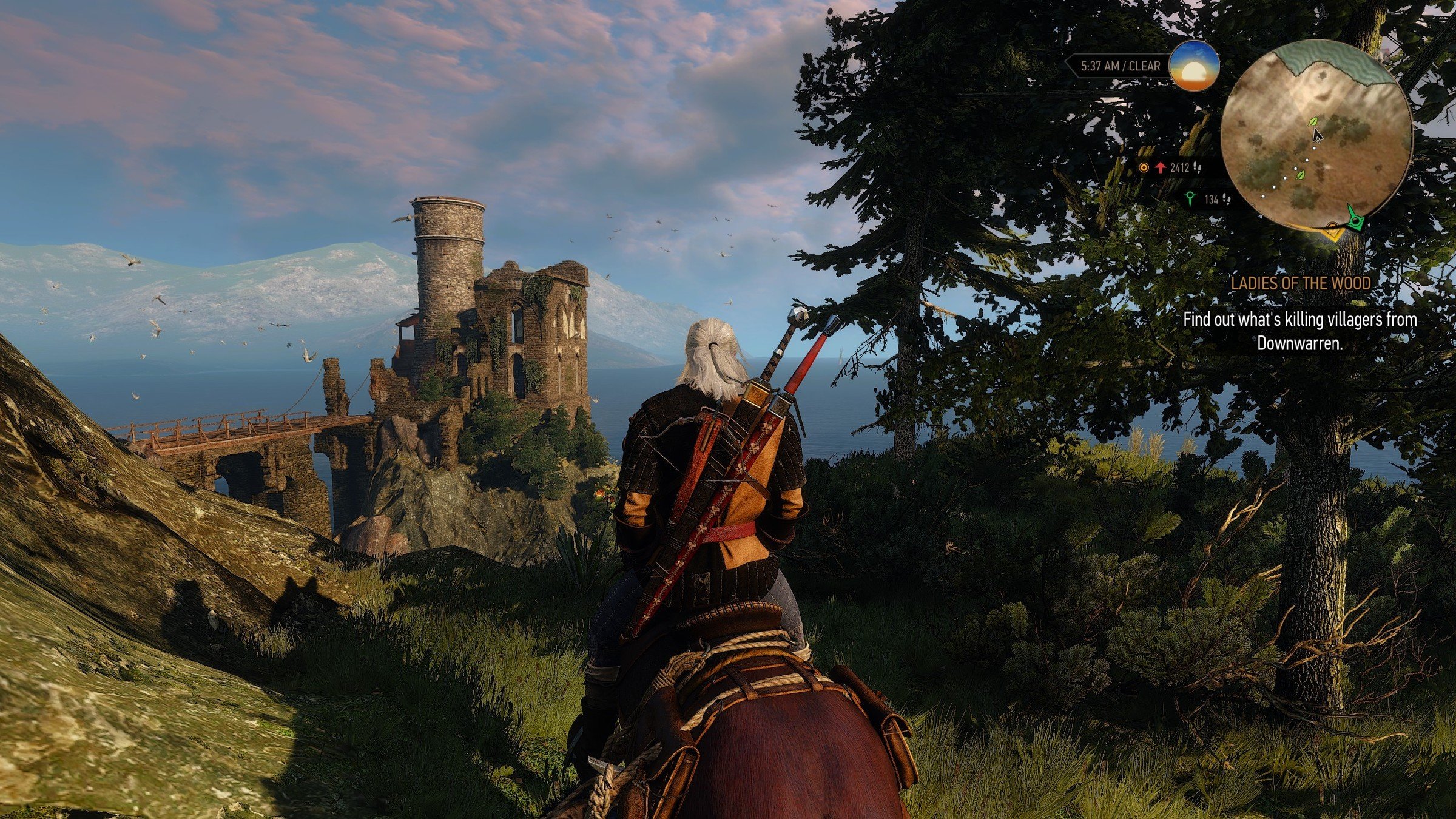Open the circular minimap
This screenshot has width=1456, height=819.
click(x=1316, y=135)
